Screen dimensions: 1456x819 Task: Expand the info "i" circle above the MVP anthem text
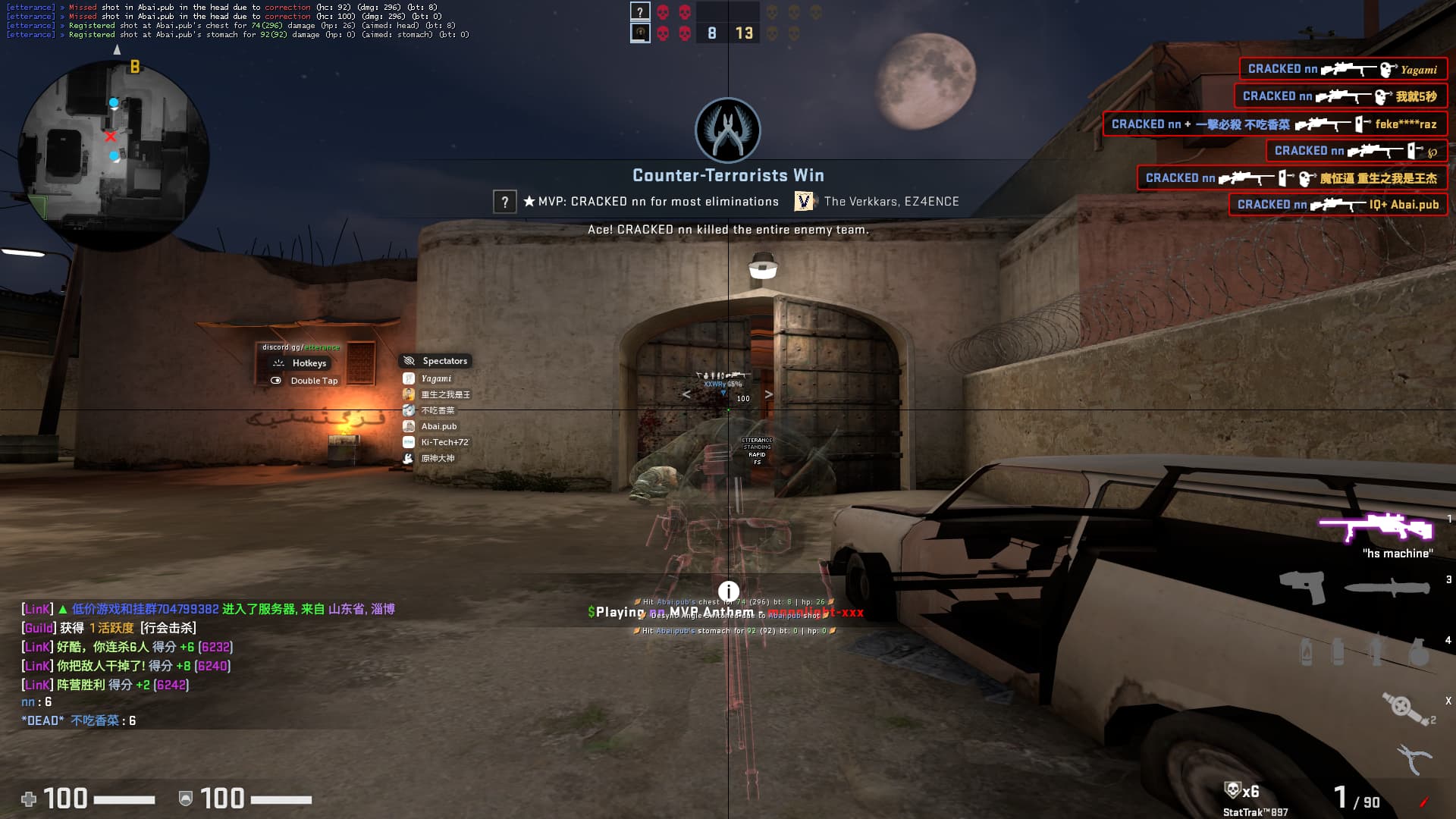coord(729,590)
